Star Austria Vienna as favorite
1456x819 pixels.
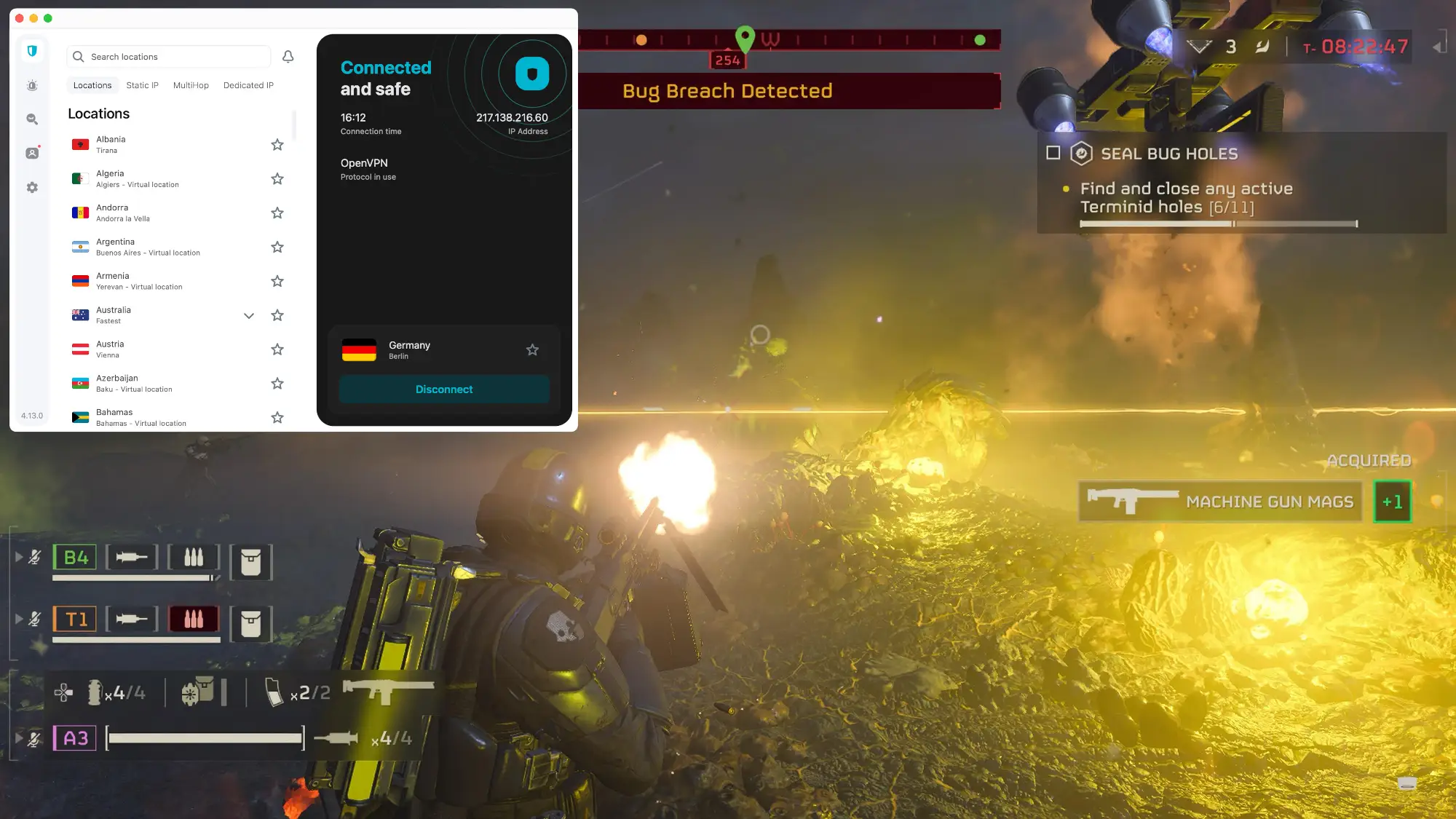[x=277, y=349]
